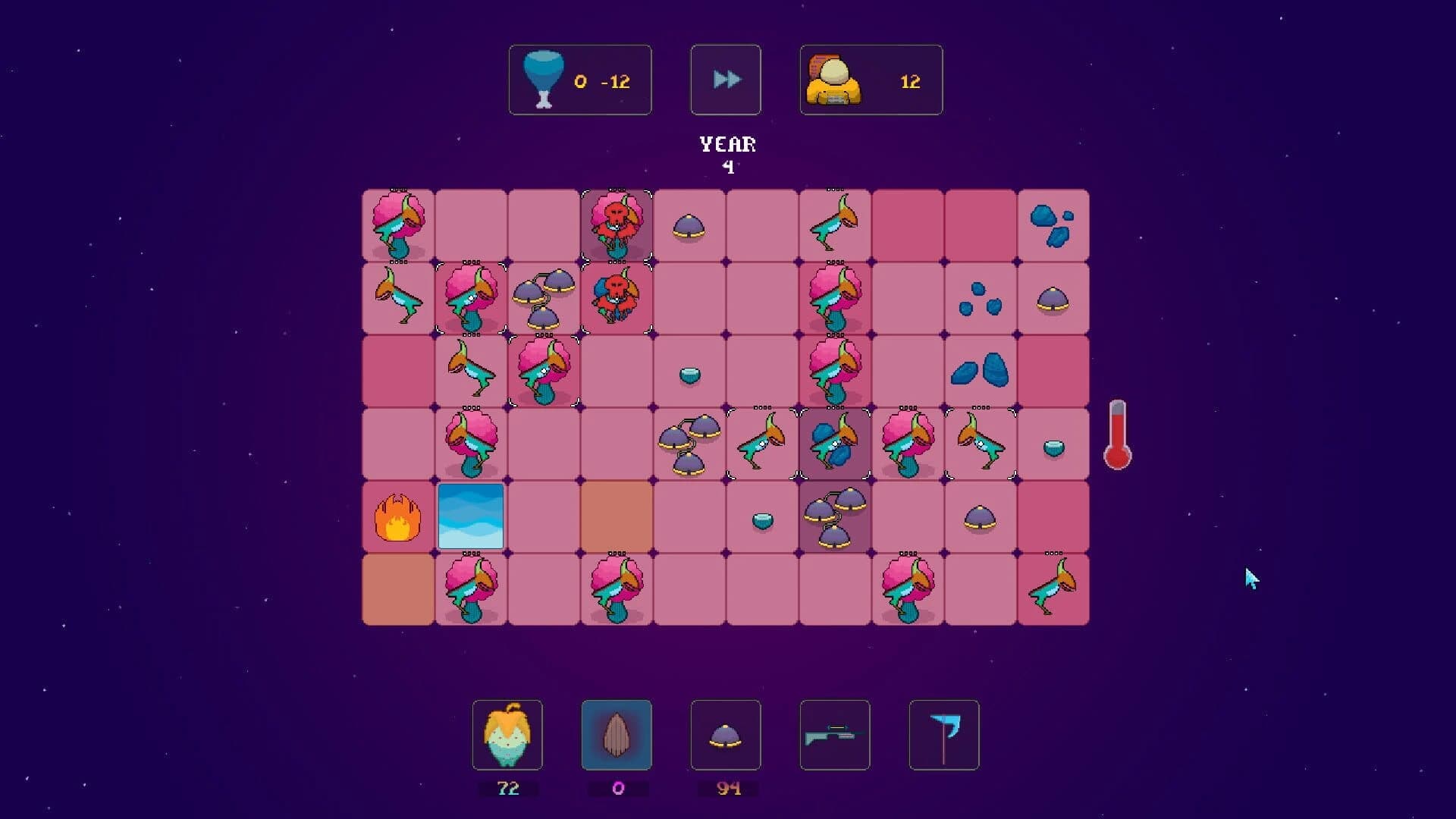Select the mushroom cap tool
Screen dimensions: 1456x819
pyautogui.click(x=726, y=735)
